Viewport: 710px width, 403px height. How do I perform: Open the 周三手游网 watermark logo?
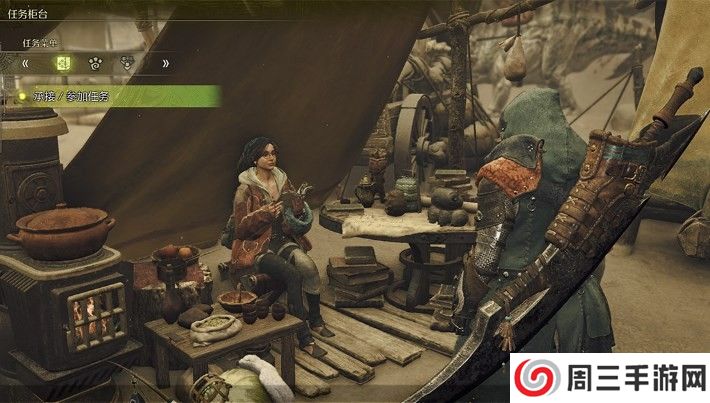609,377
